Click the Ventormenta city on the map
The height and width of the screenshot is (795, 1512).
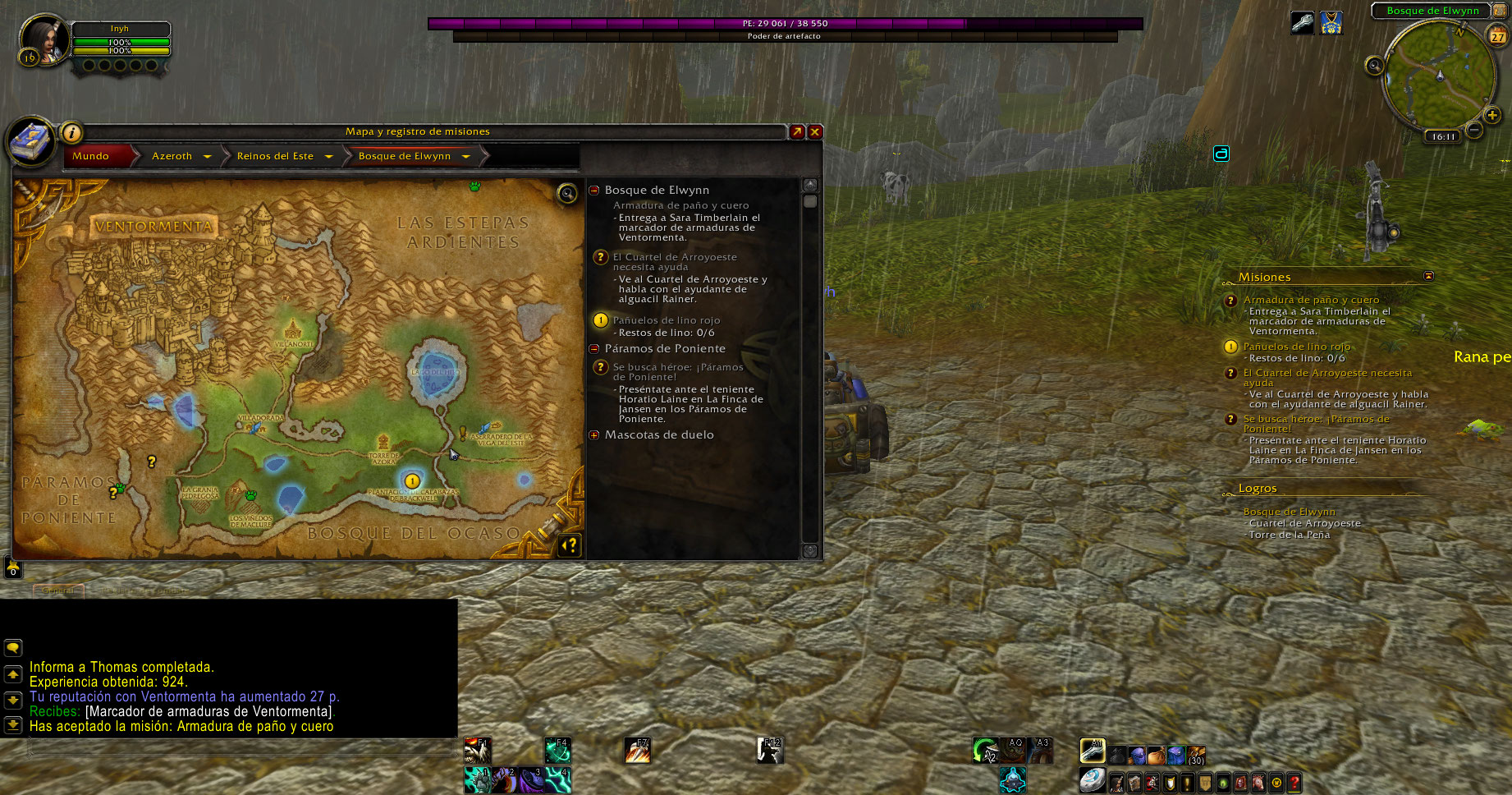tap(154, 226)
